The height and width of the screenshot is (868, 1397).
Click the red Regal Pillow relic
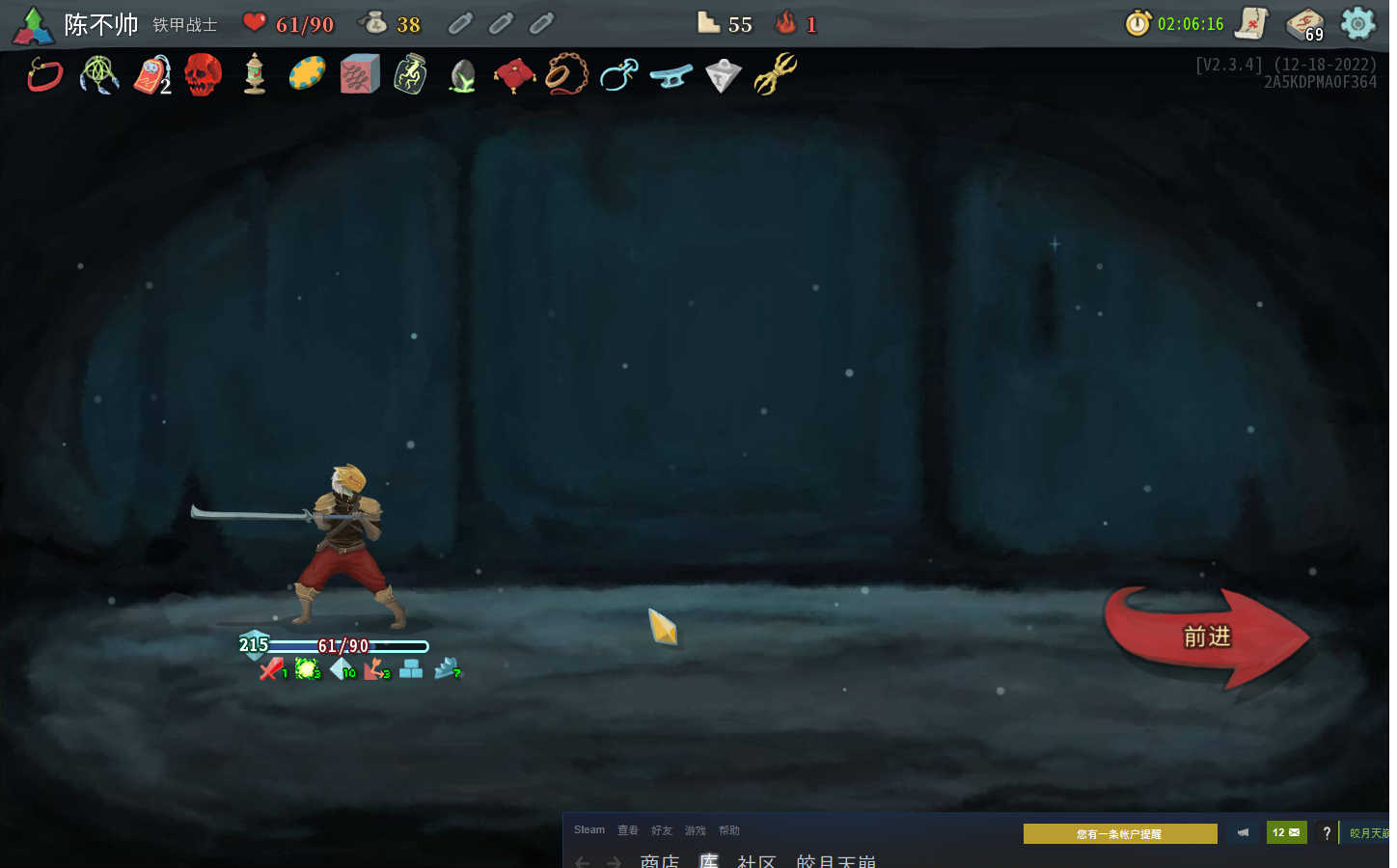514,74
